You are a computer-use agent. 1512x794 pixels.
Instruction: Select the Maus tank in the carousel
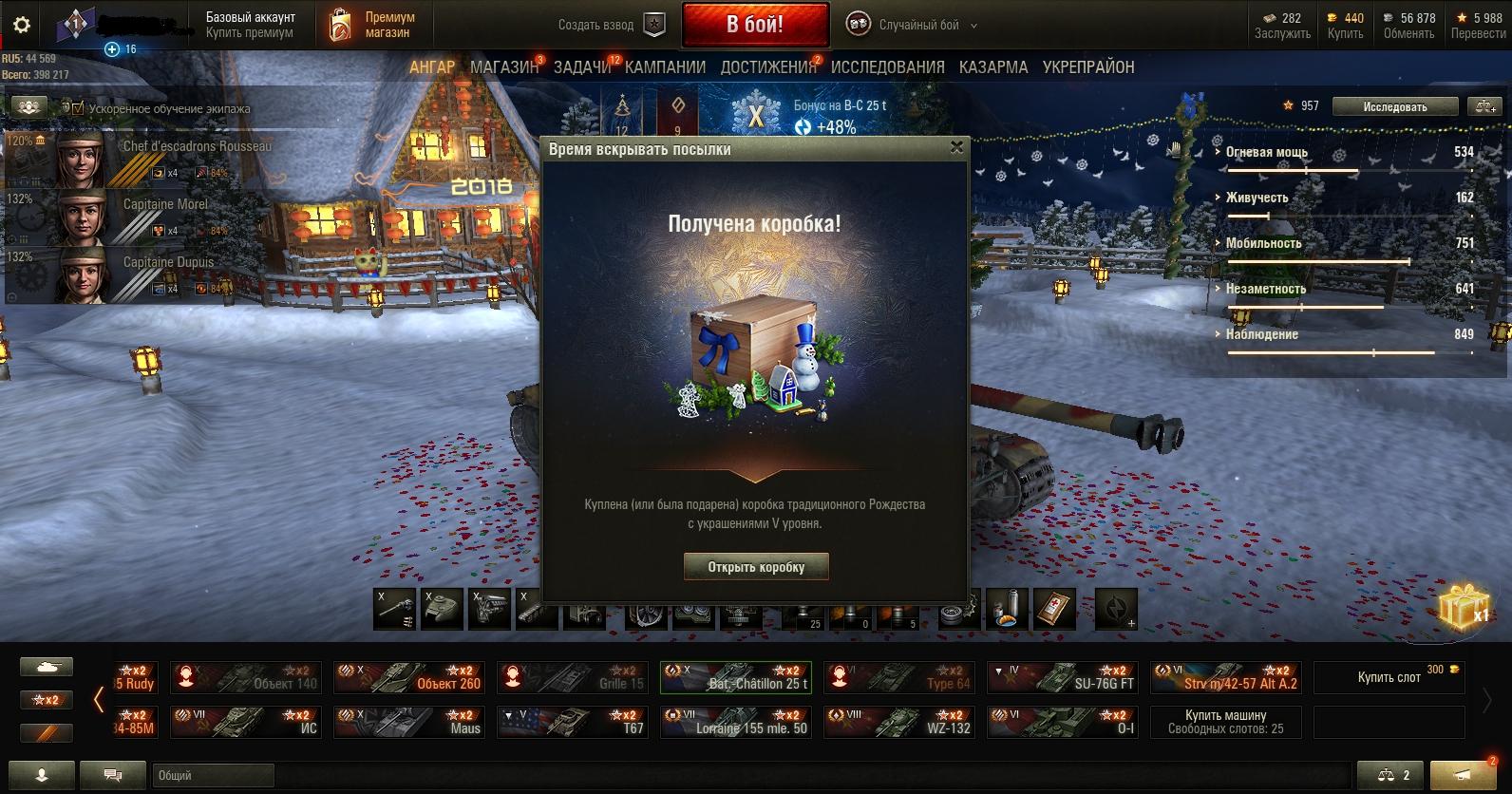pos(409,722)
